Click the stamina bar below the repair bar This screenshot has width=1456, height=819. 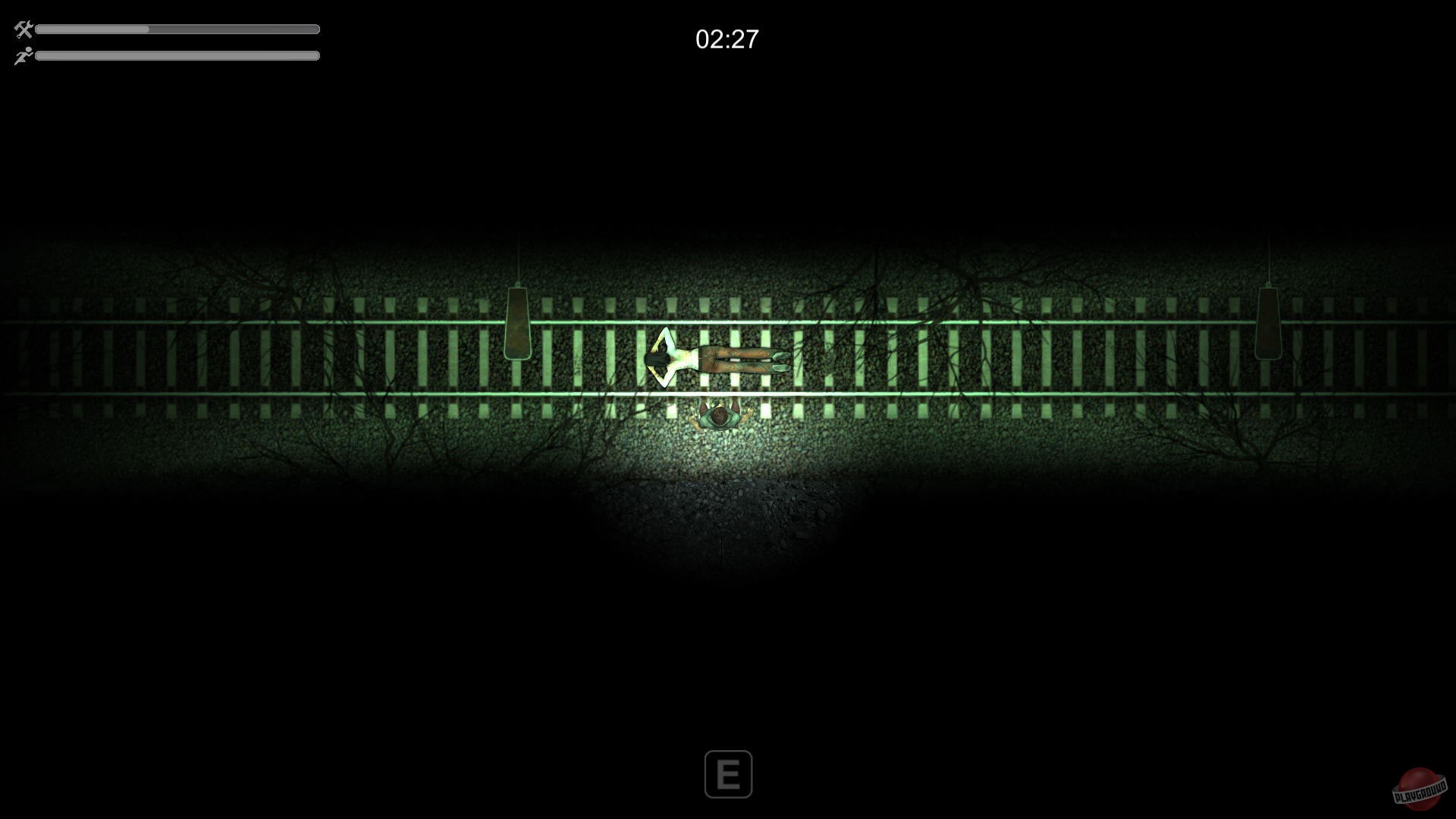(x=178, y=55)
